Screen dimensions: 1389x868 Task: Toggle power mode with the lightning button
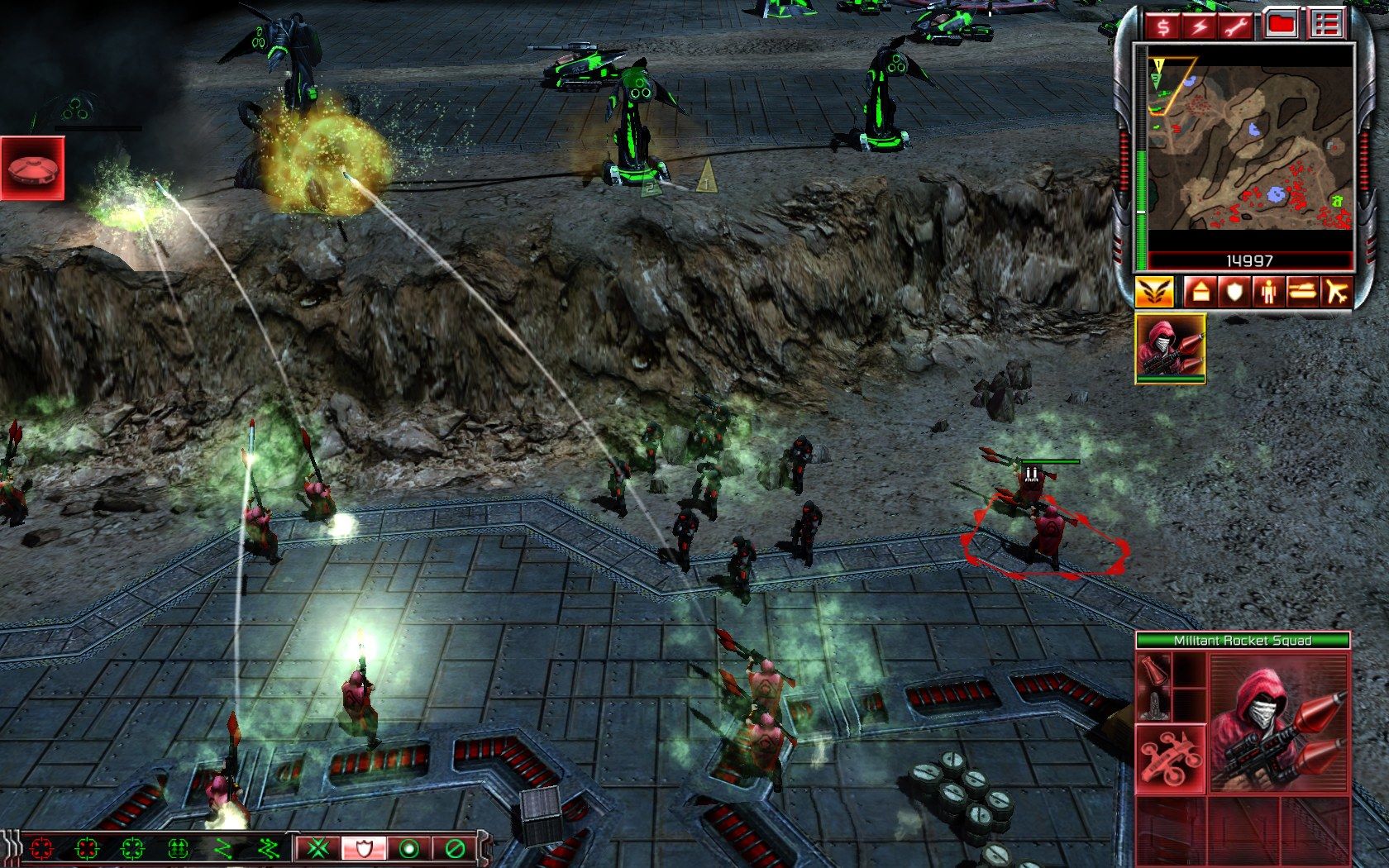coord(1200,26)
